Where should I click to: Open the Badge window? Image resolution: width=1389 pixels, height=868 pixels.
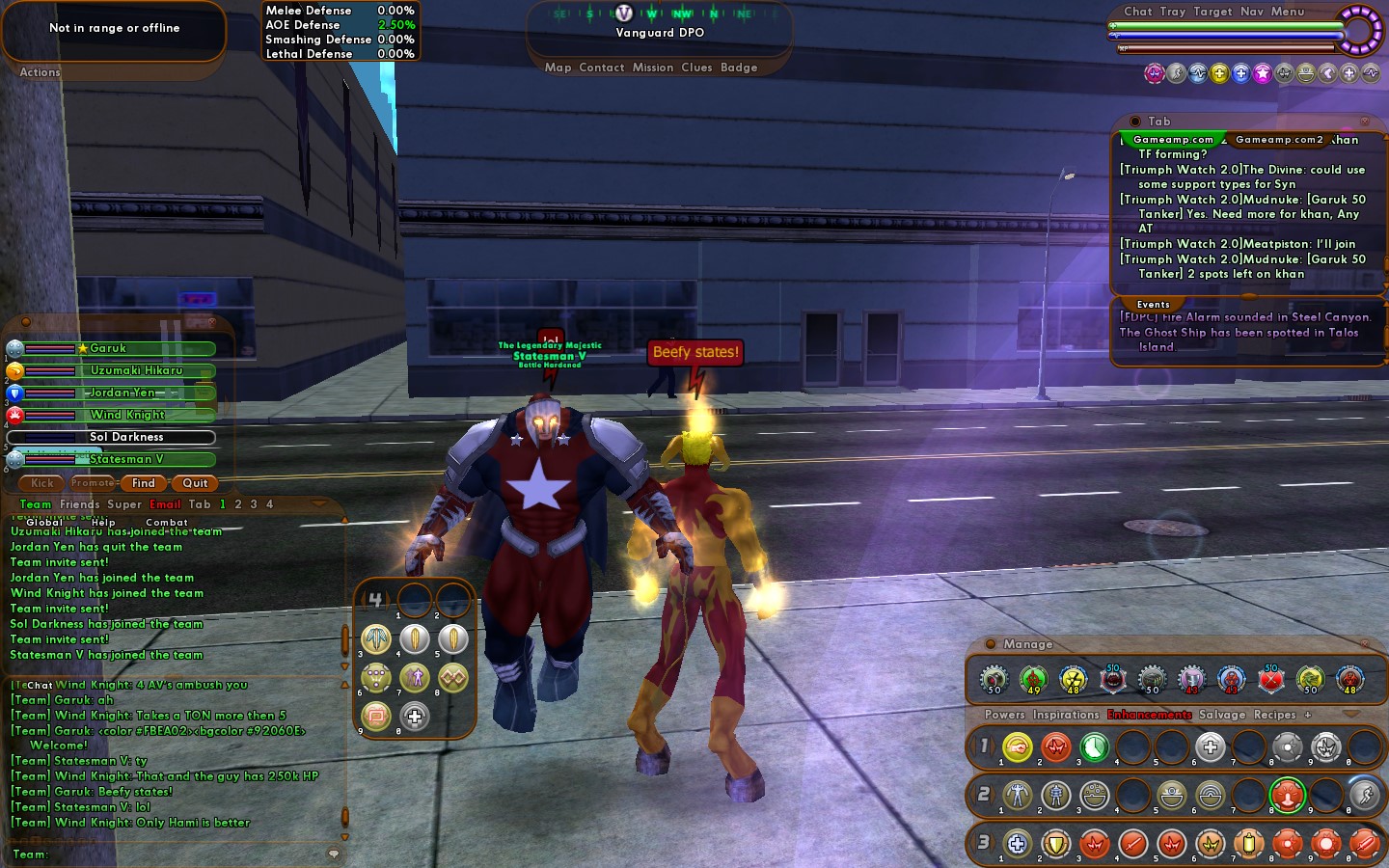pyautogui.click(x=739, y=68)
